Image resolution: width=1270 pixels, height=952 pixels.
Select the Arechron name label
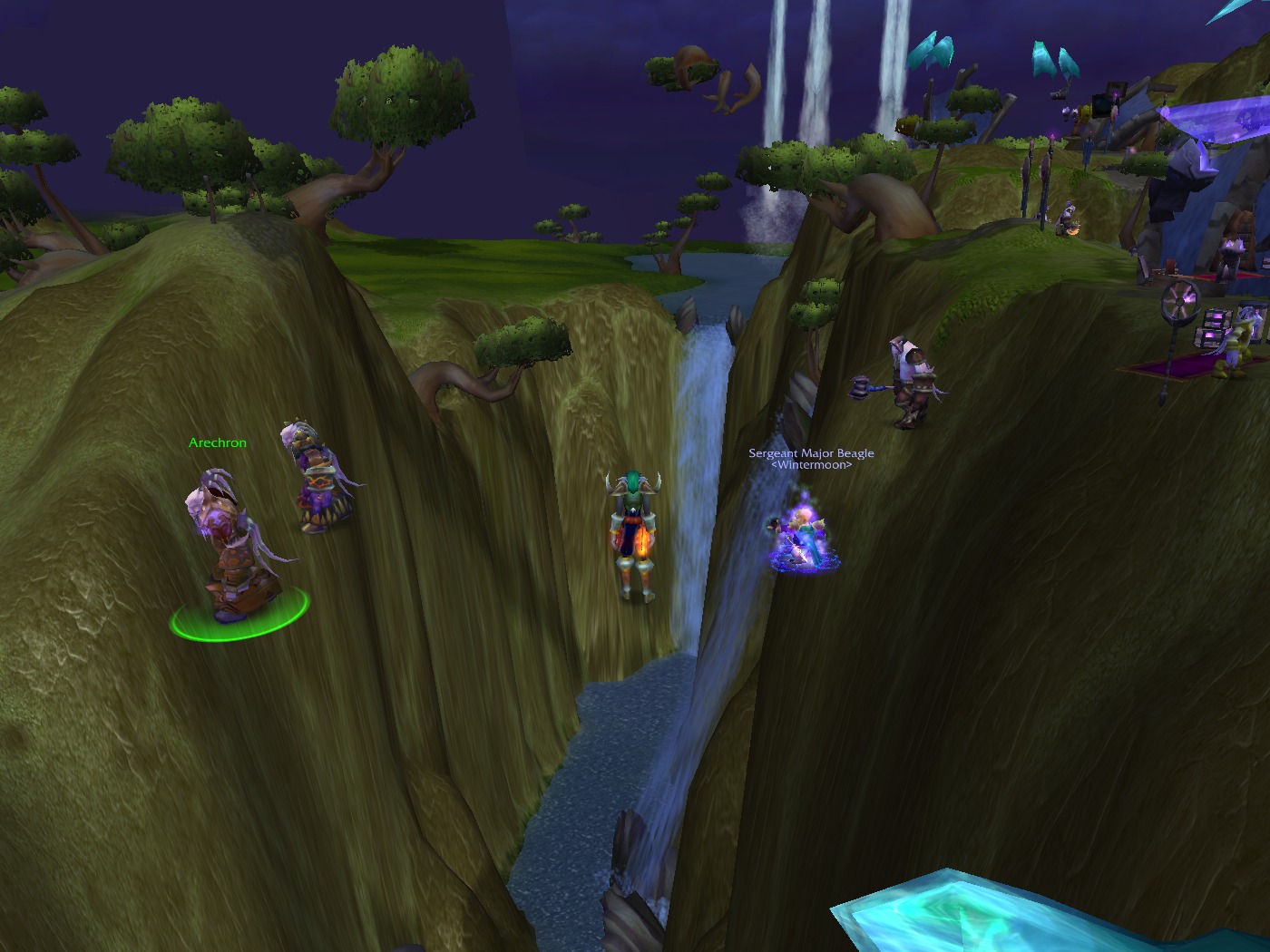pyautogui.click(x=218, y=442)
